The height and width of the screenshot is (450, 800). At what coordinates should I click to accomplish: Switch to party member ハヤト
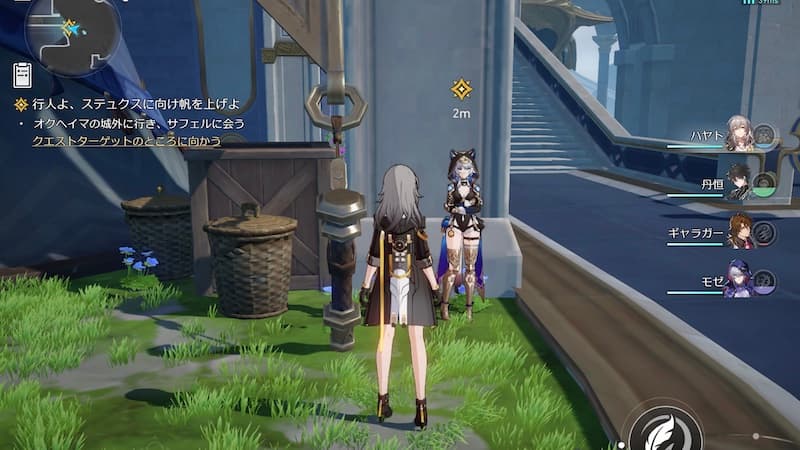tap(736, 135)
